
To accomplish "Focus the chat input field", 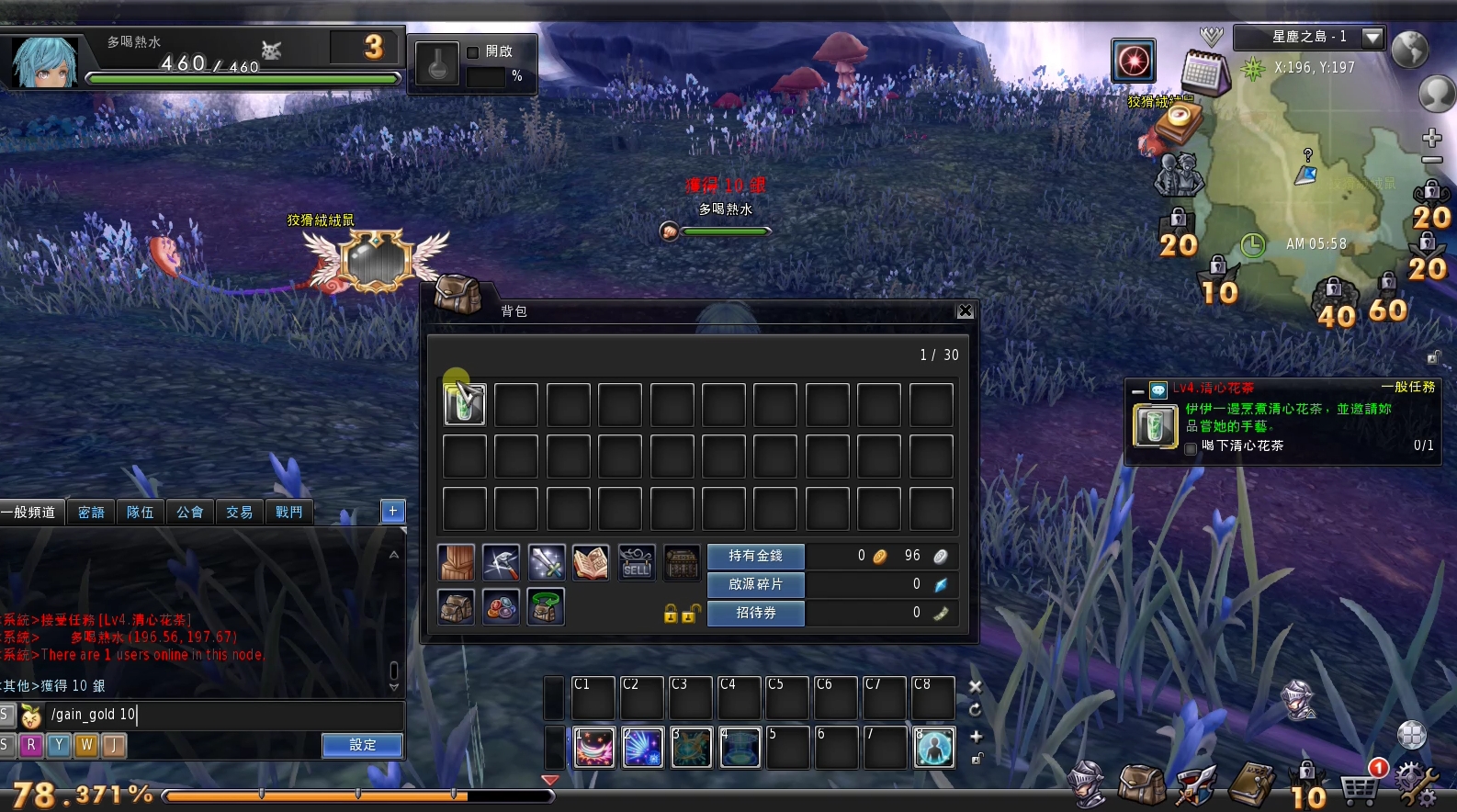I will [x=220, y=714].
